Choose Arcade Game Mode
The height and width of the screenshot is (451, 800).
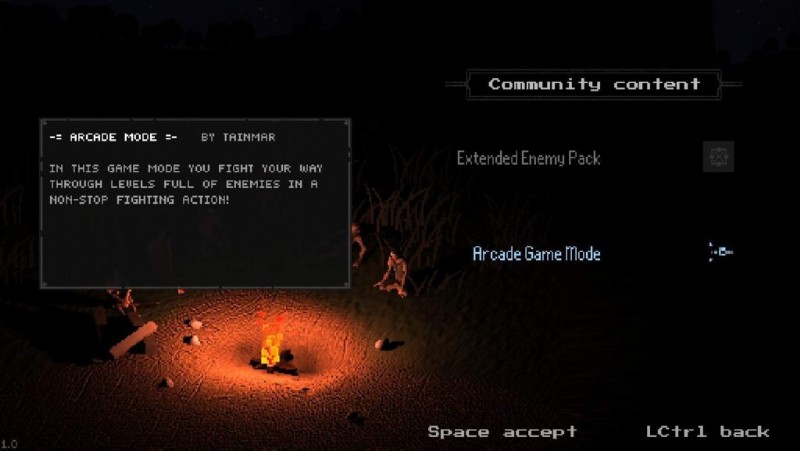[x=536, y=254]
